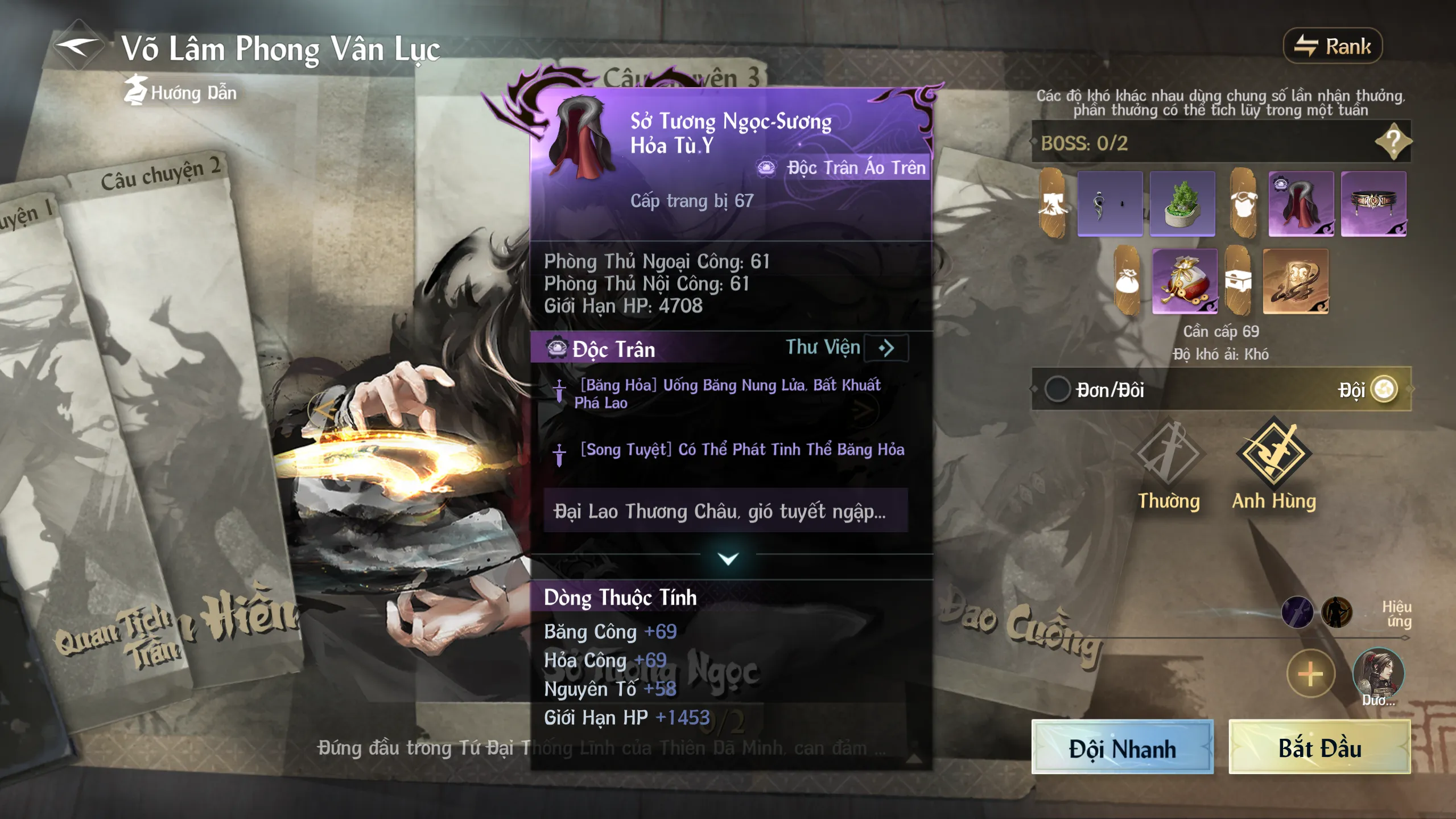Open Thư Viện library from tooltip

pos(885,348)
